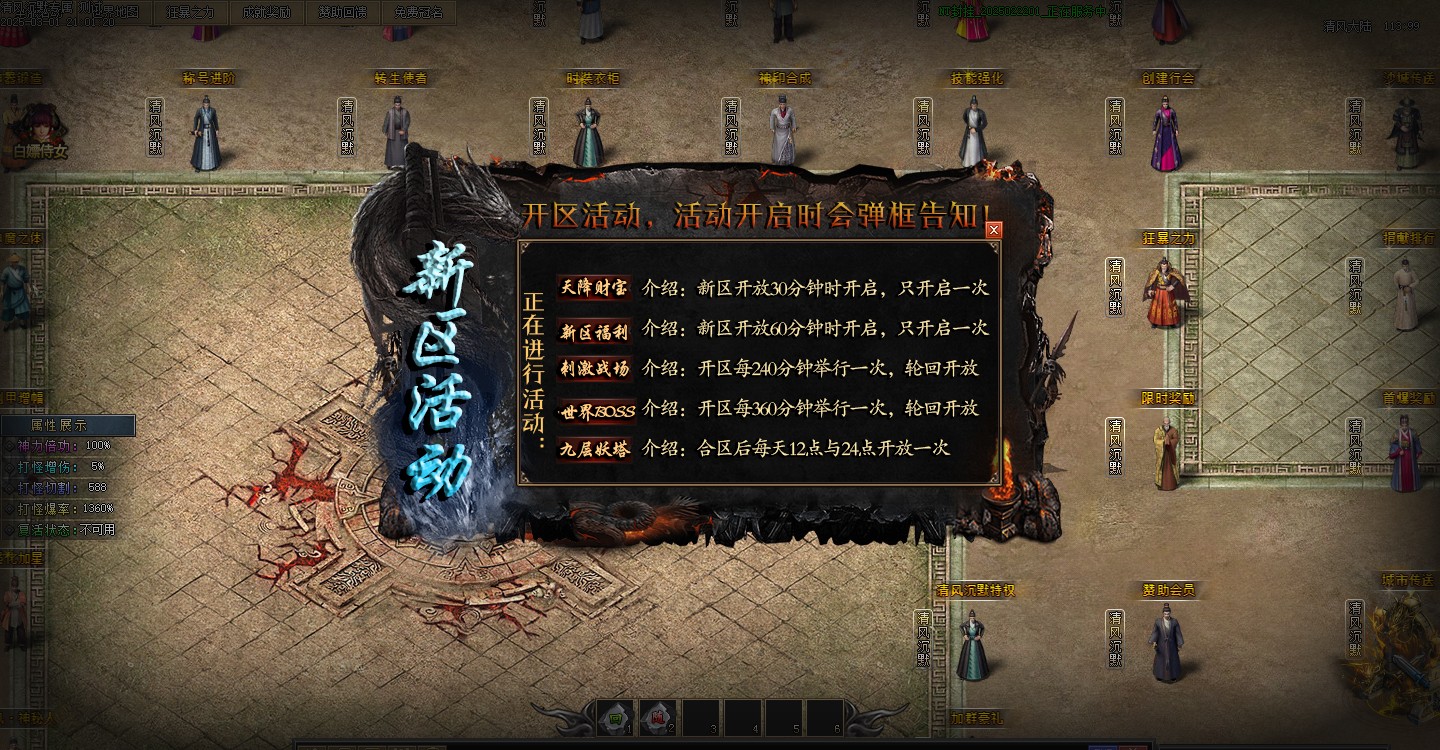Click empty hotbar slot 3
1440x750 pixels.
[x=699, y=718]
